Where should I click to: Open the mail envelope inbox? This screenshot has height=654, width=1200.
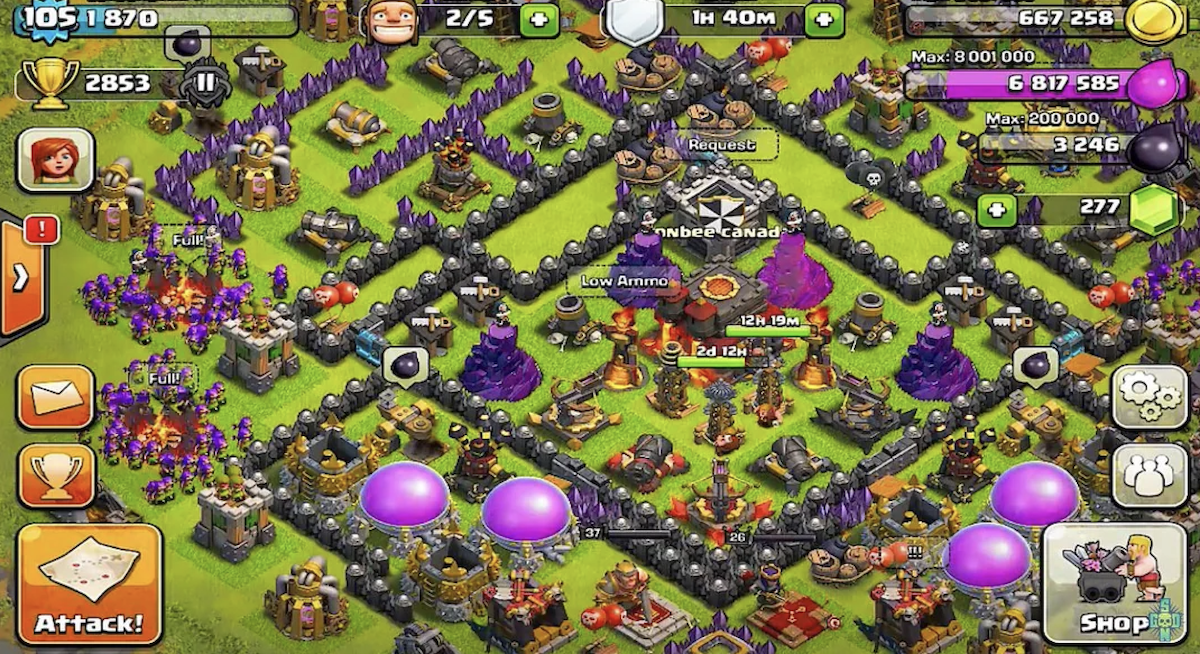pyautogui.click(x=56, y=397)
